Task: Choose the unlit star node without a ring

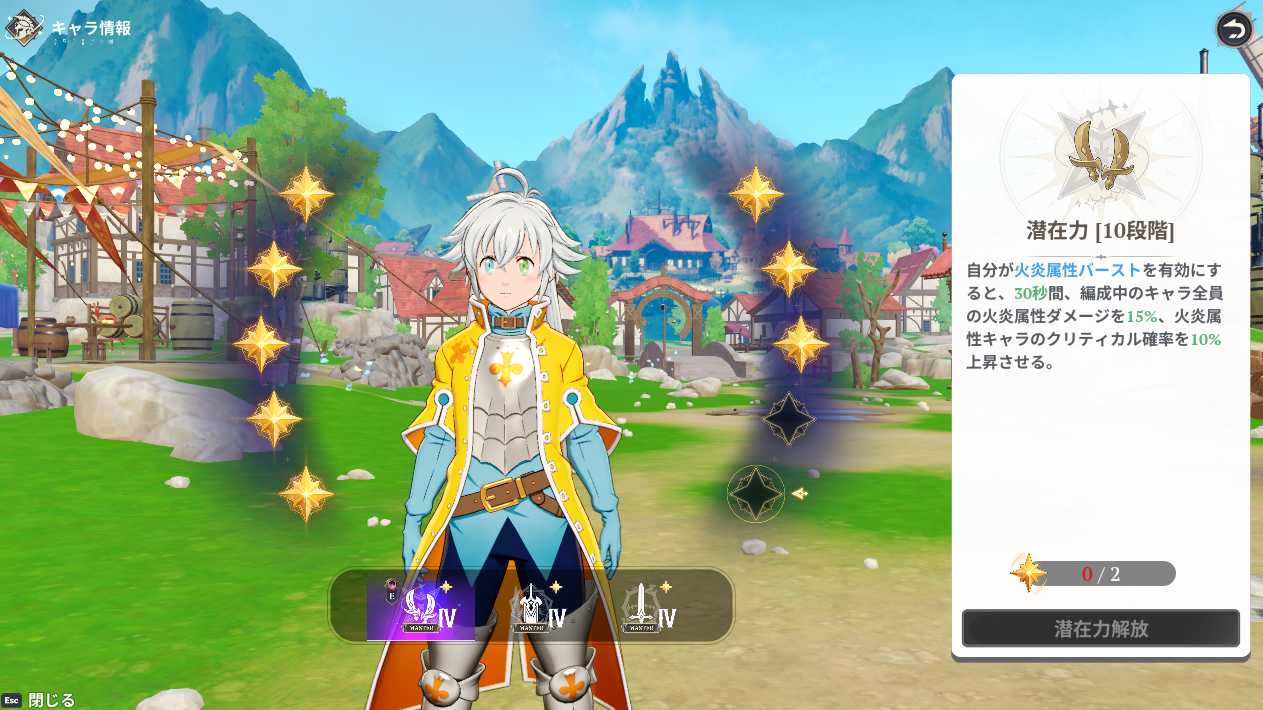Action: [788, 418]
